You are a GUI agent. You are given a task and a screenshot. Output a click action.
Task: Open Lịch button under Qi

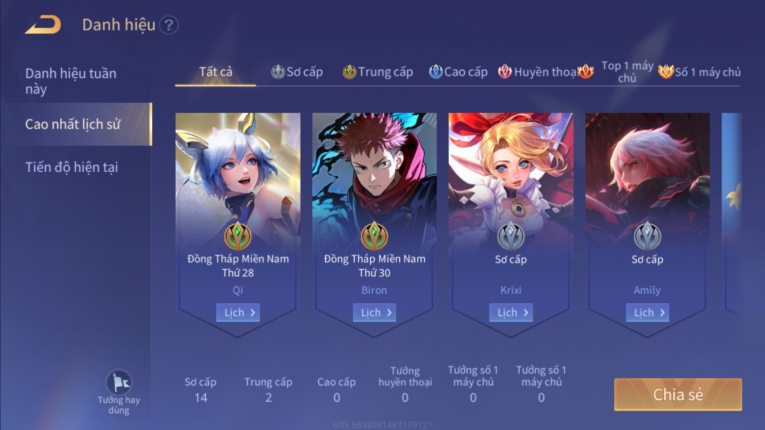tap(238, 313)
